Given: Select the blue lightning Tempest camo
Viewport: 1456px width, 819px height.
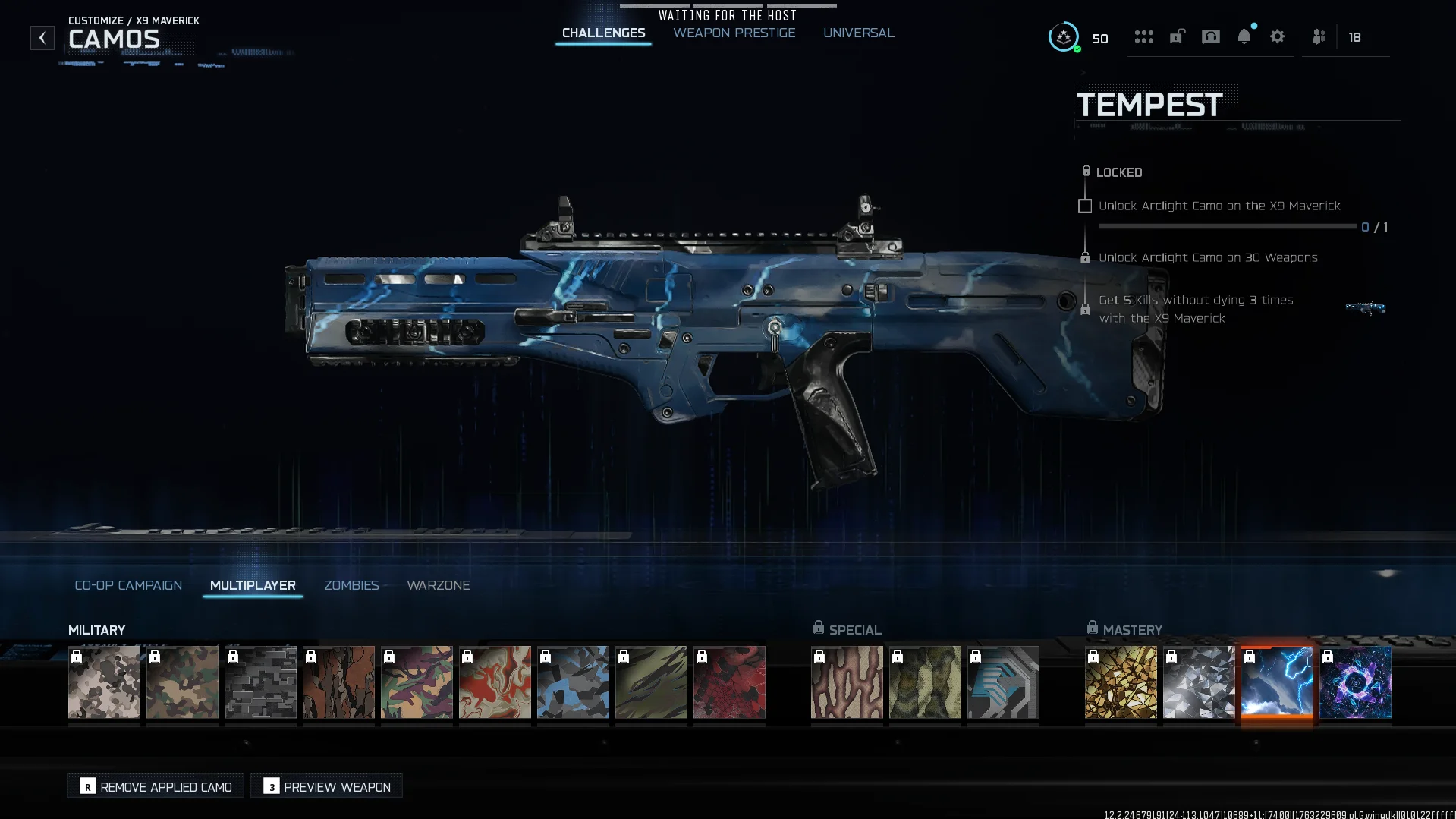Looking at the screenshot, I should (x=1277, y=682).
